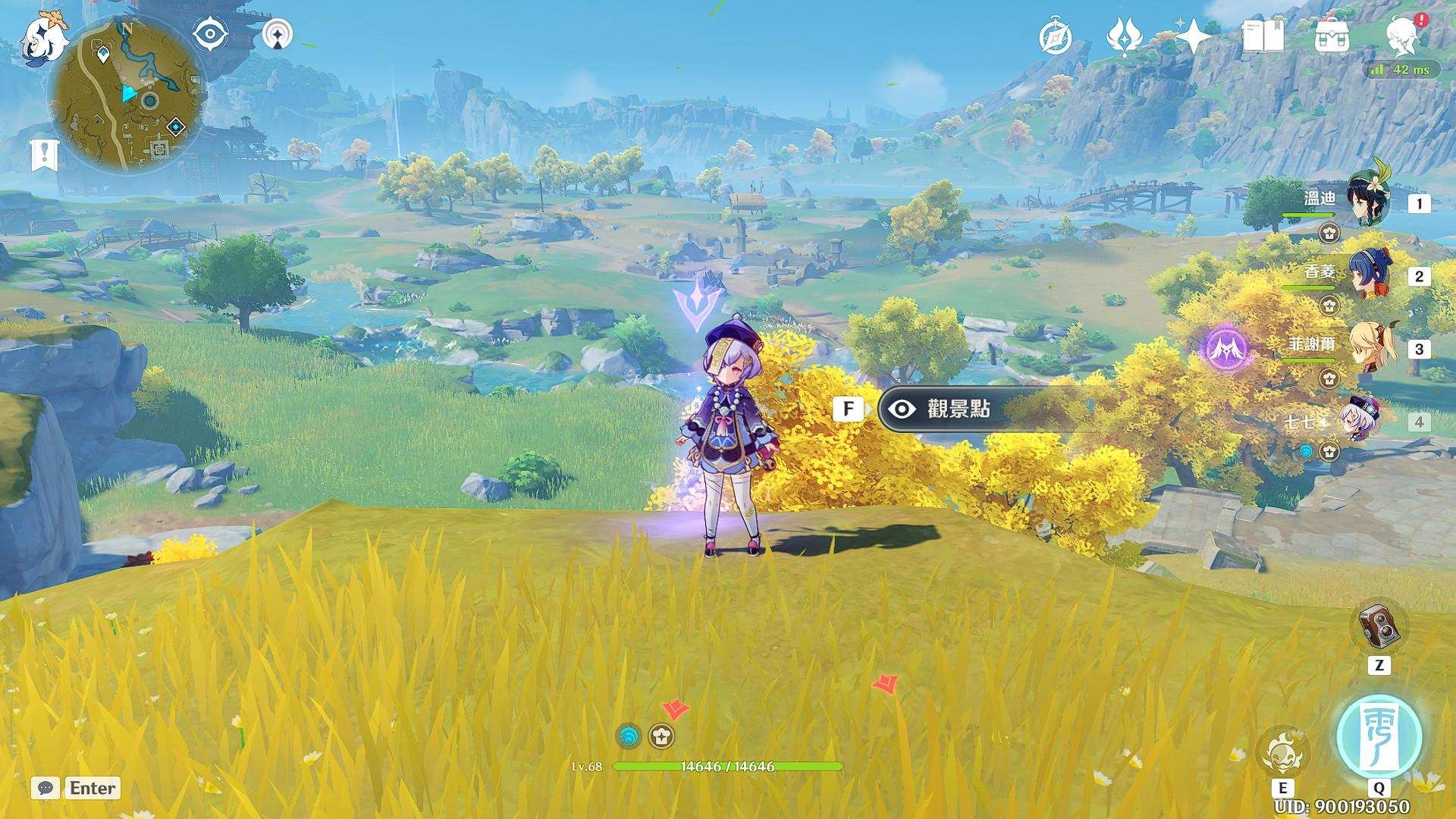Open the circular minimap
Image resolution: width=1456 pixels, height=819 pixels.
tap(126, 94)
